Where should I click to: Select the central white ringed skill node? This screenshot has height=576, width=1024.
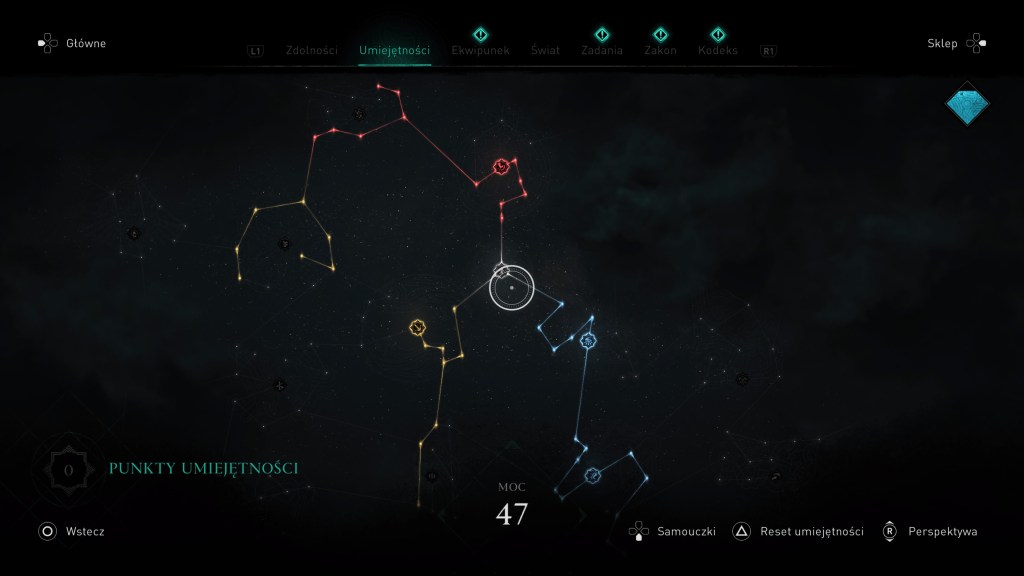tap(512, 288)
